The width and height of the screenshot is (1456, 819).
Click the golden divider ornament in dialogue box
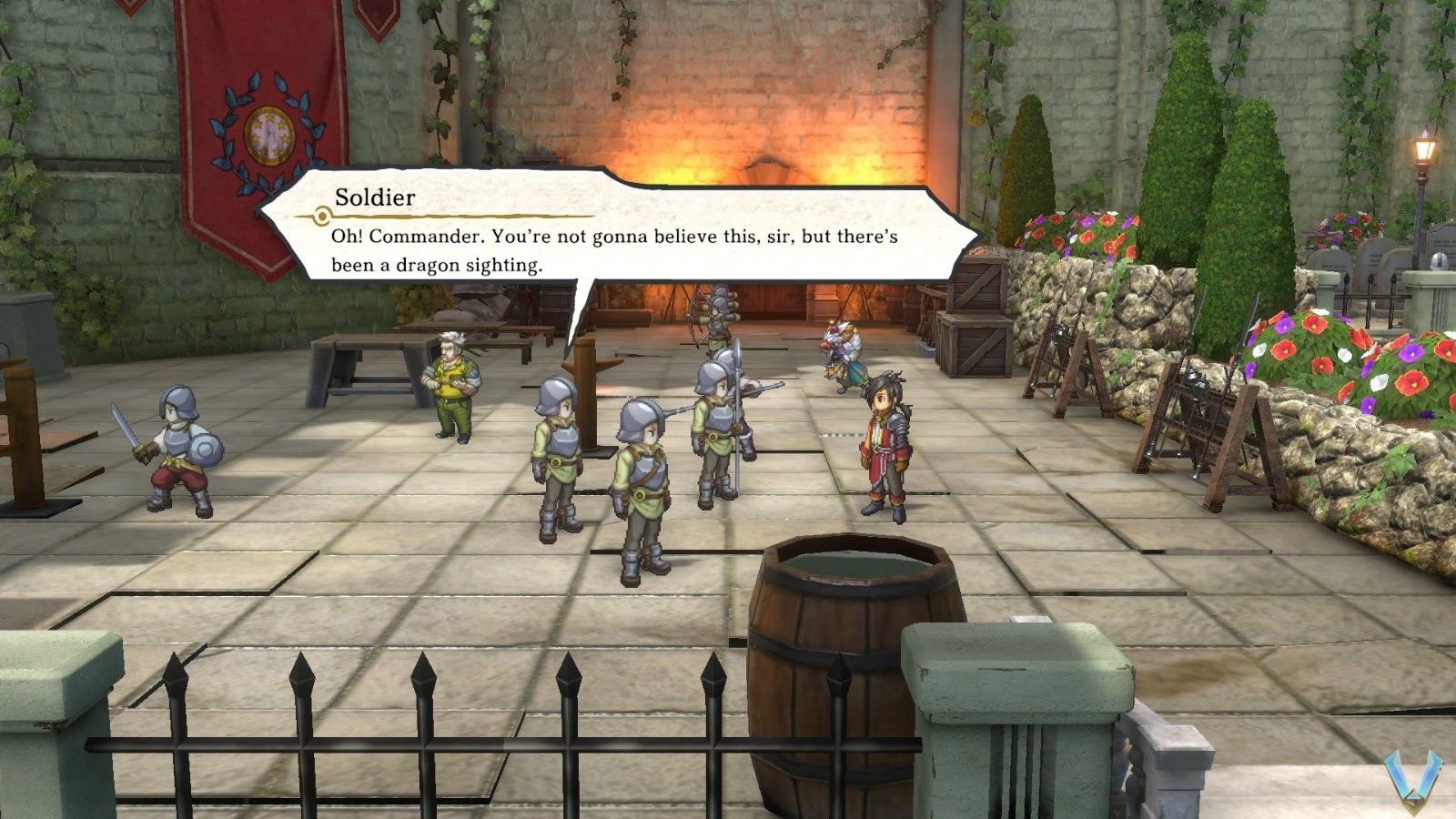click(x=320, y=216)
